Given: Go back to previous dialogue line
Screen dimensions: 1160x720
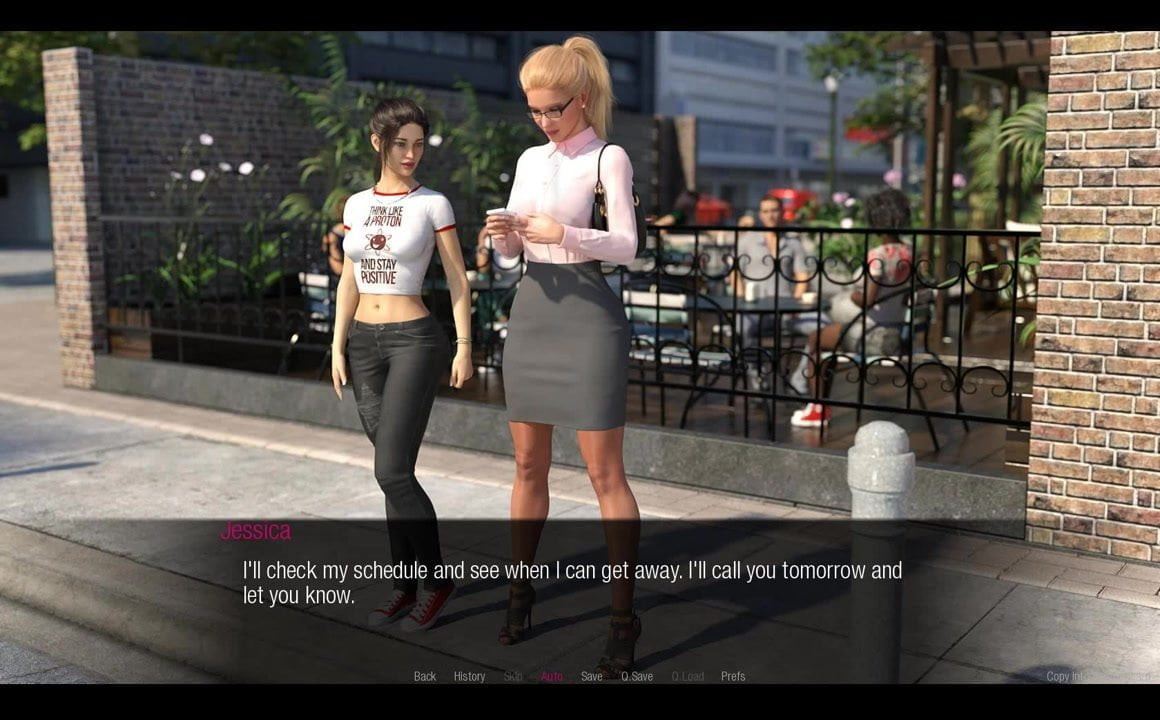Looking at the screenshot, I should [425, 677].
